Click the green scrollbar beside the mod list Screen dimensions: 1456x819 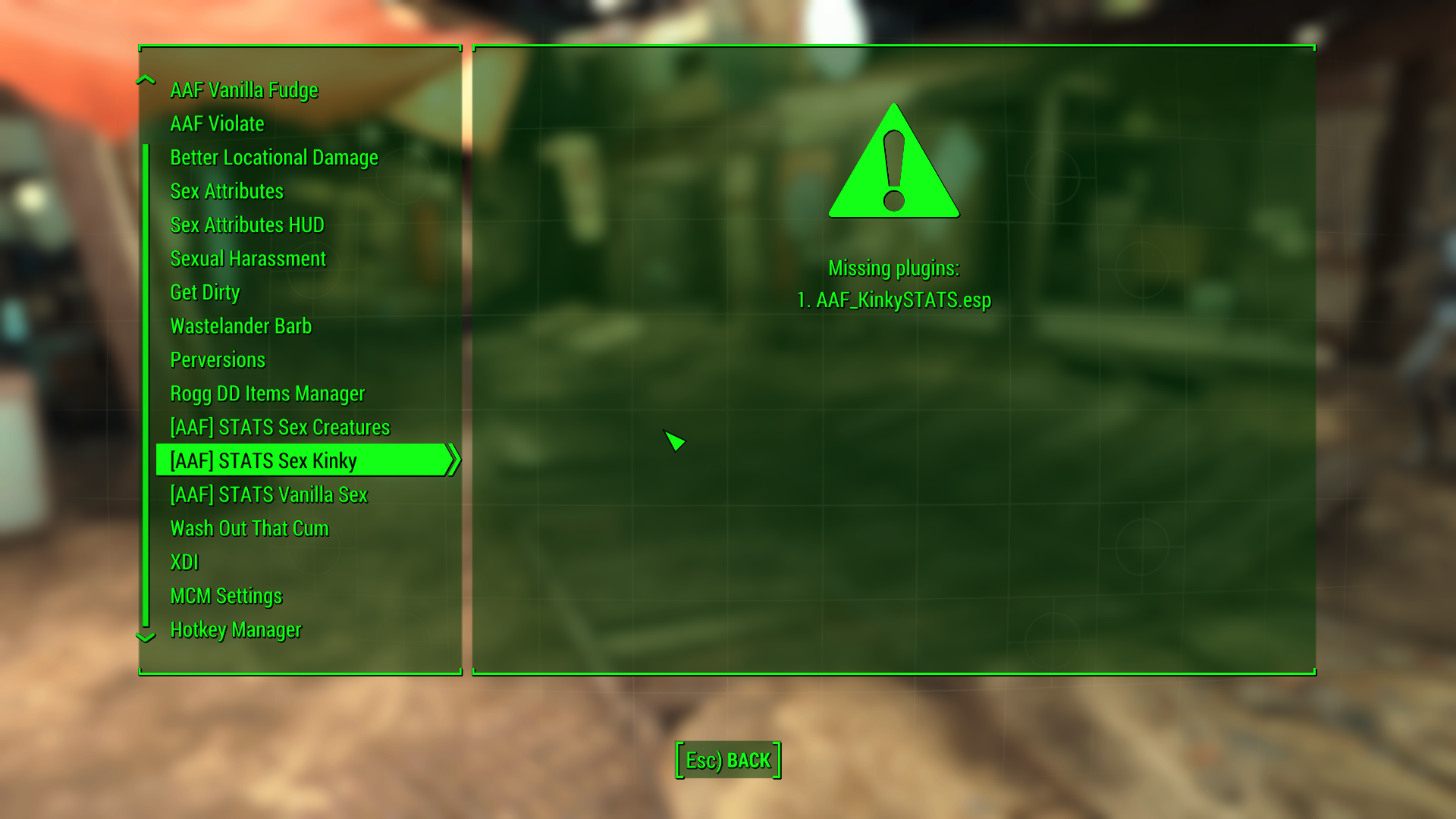[146, 379]
